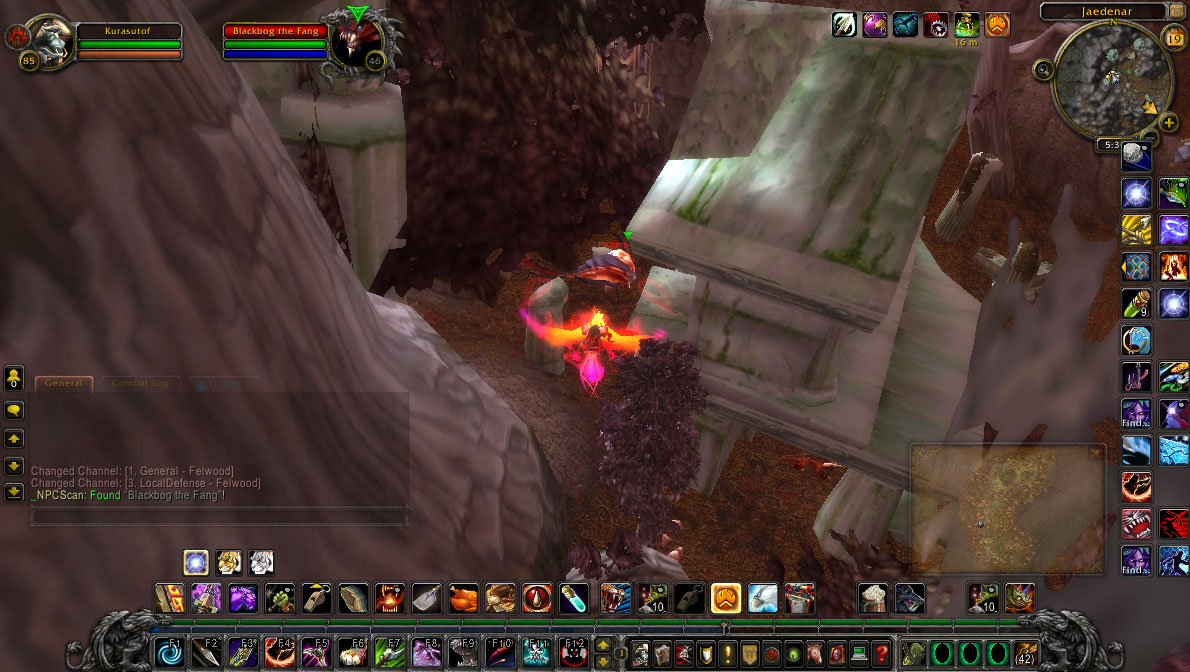Open the calendar button showing 19
Screen dimensions: 1190x672
pos(1174,38)
